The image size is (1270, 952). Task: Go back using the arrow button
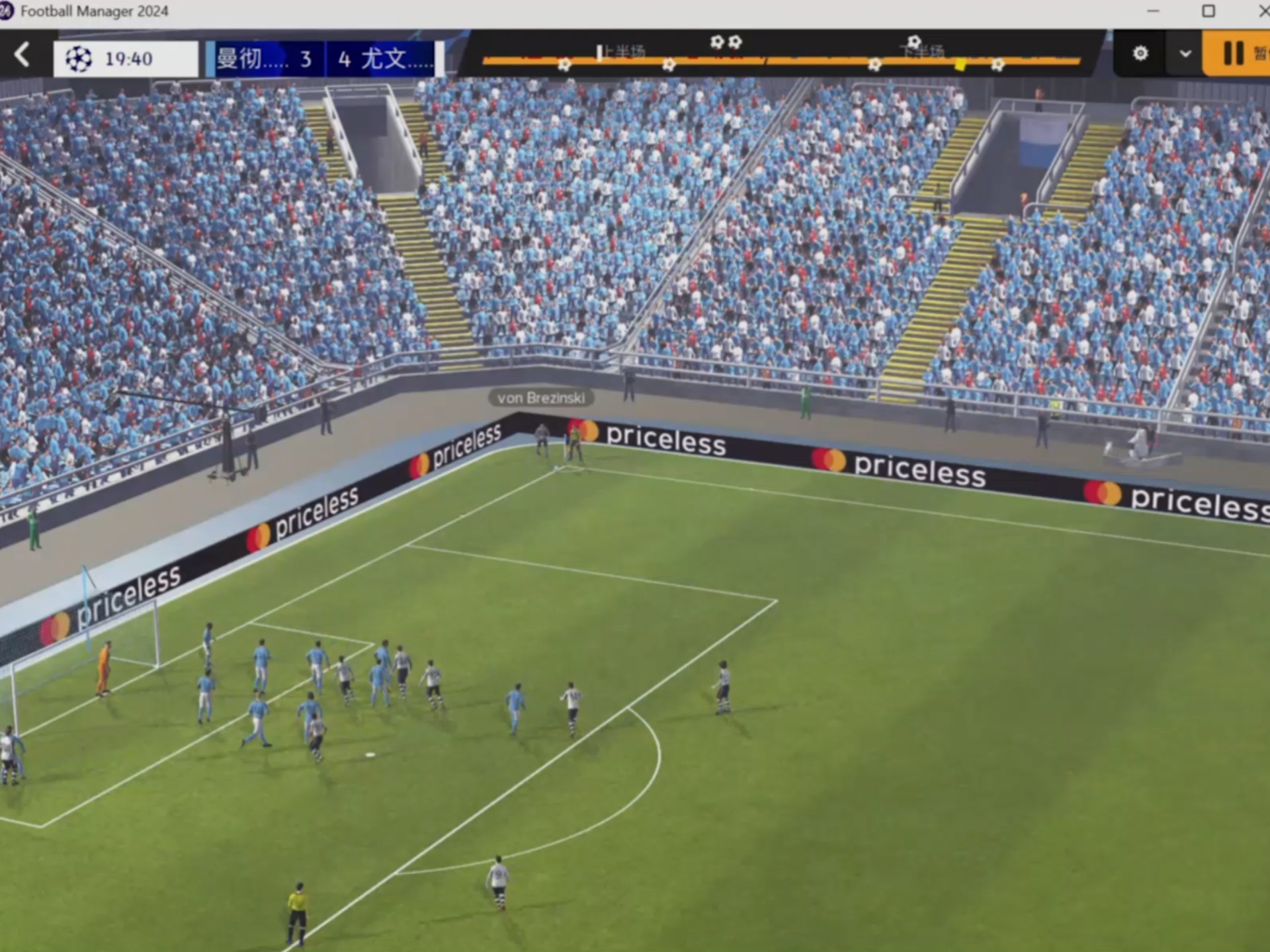coord(22,55)
